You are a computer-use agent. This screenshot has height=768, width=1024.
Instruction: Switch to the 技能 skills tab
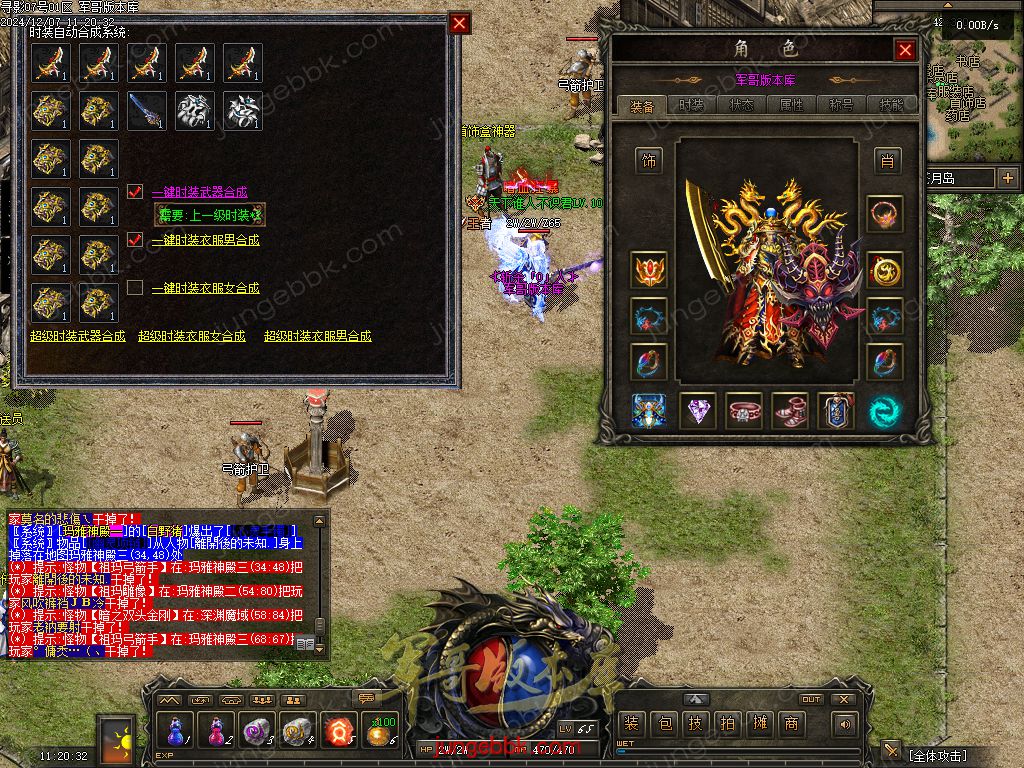(891, 105)
